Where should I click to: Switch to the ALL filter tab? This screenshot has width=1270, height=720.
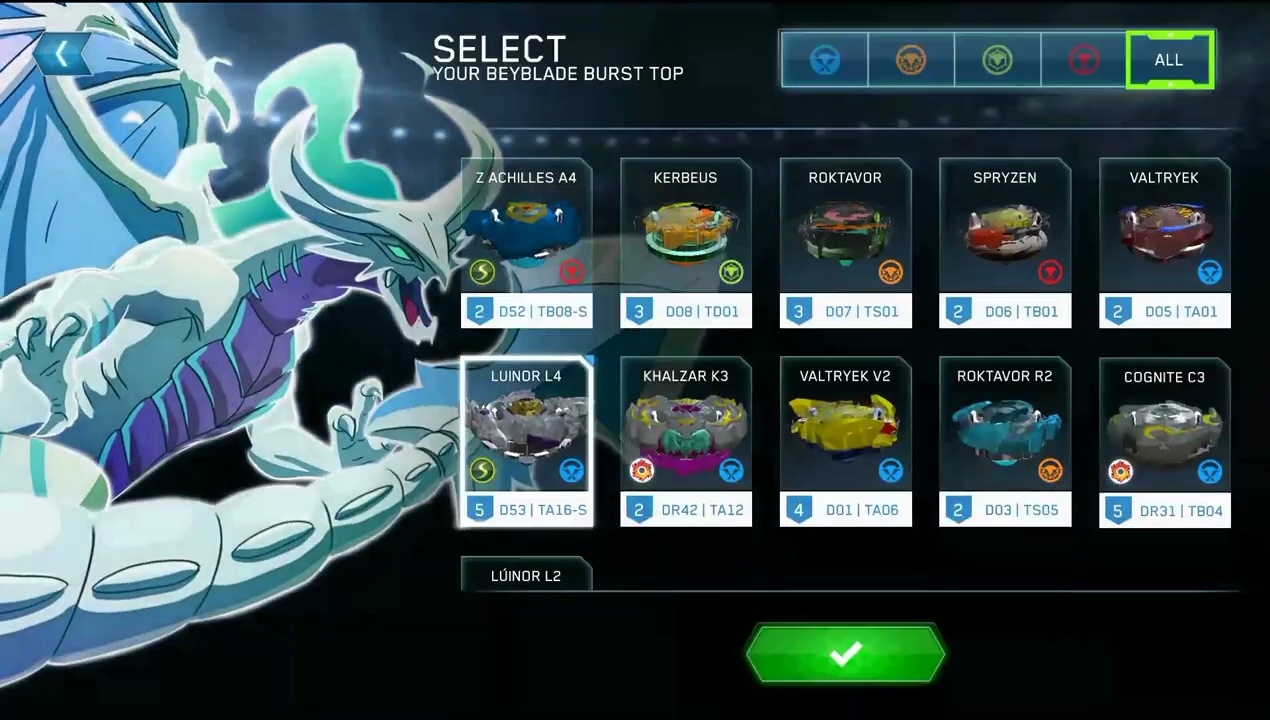tap(1169, 60)
